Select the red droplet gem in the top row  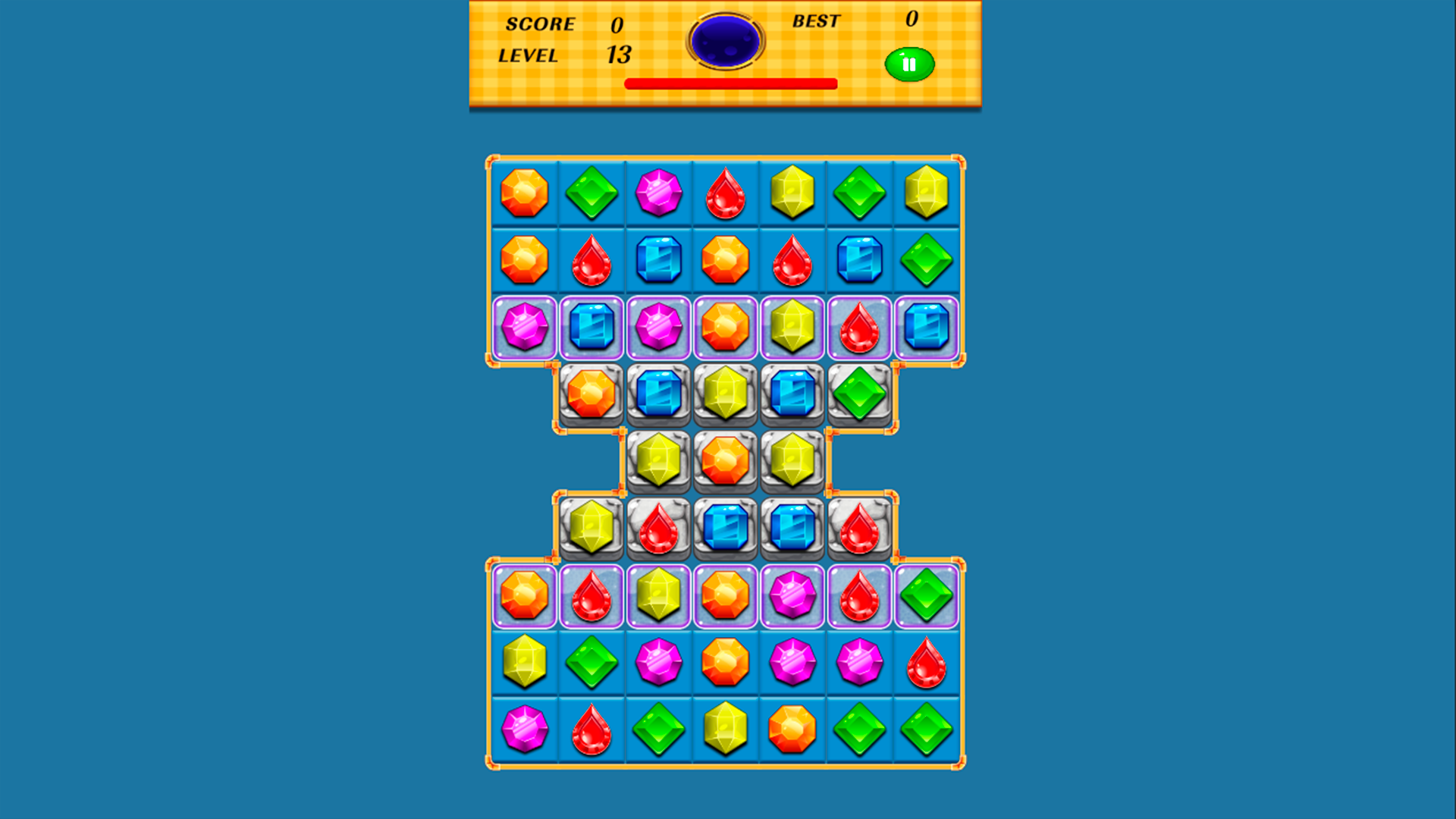[x=725, y=193]
